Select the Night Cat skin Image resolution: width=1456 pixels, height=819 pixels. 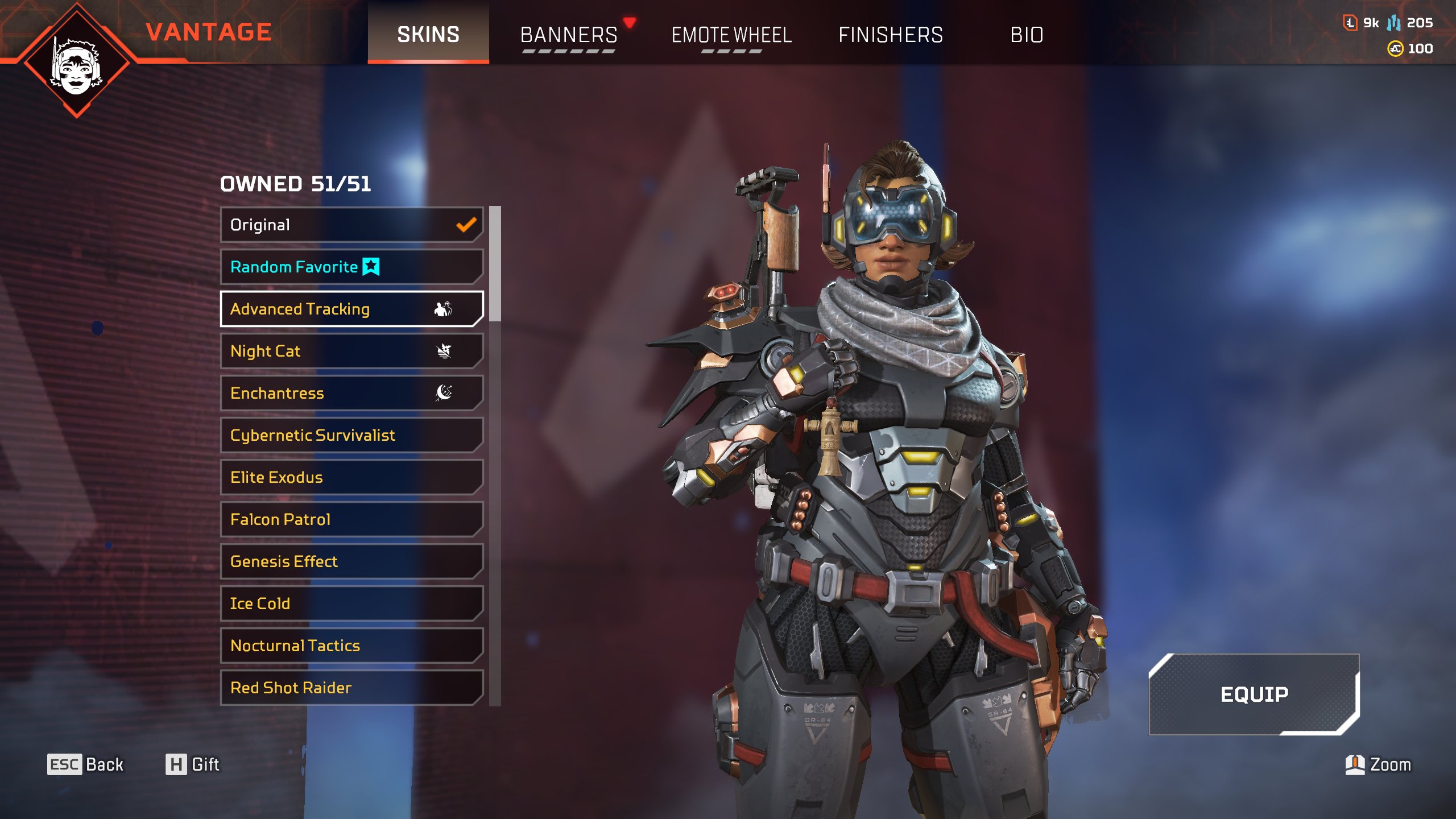tap(351, 351)
